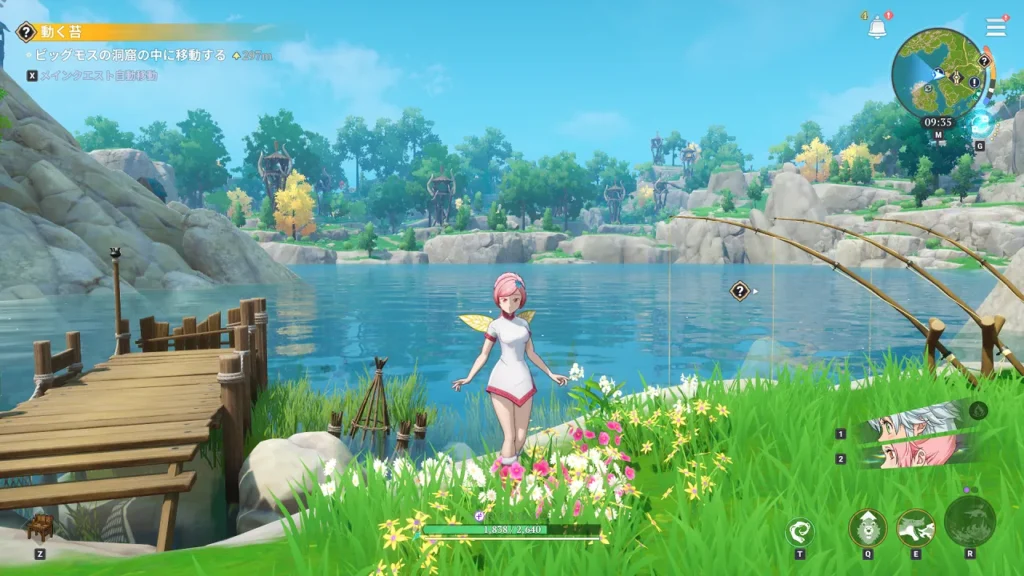Viewport: 1024px width, 576px height.
Task: Select the question-mark quest marker over the lake
Action: coord(740,291)
